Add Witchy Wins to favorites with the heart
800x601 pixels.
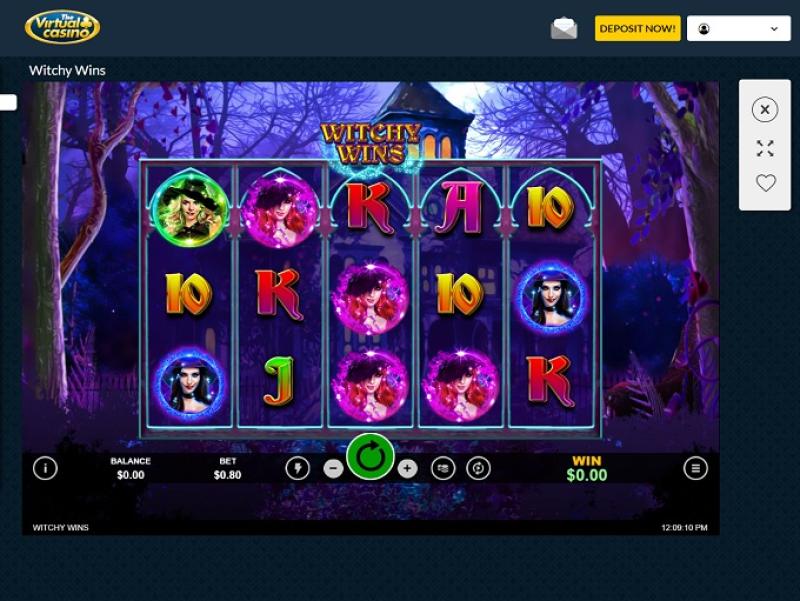[x=765, y=183]
